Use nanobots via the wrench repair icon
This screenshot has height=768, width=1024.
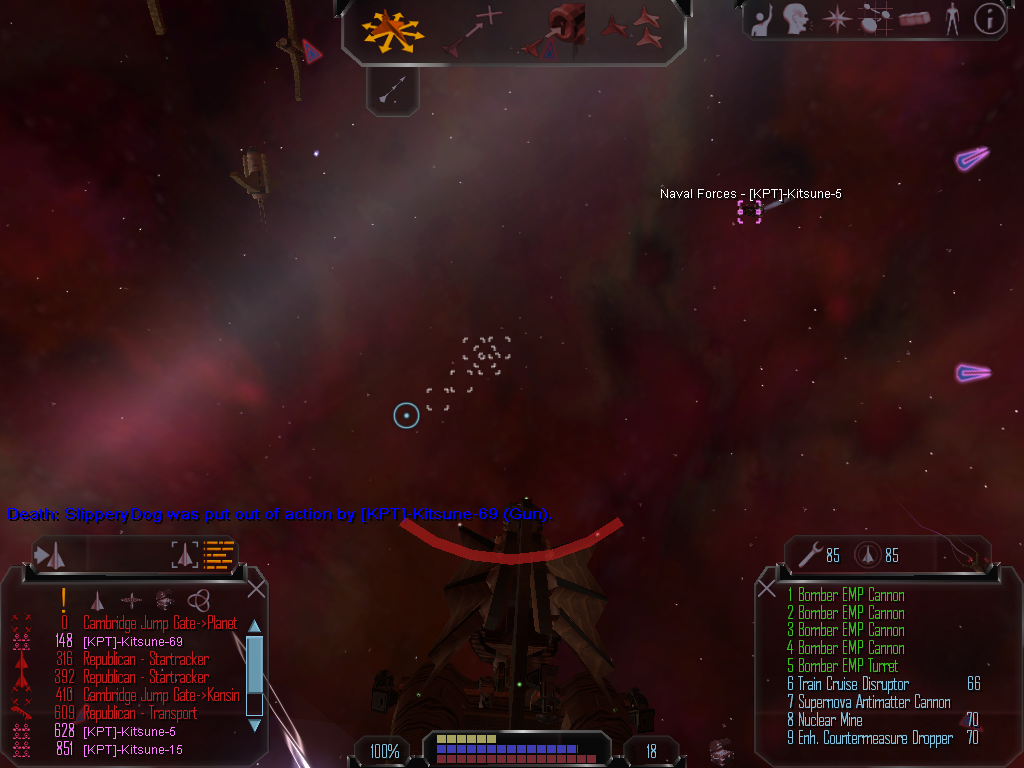[x=809, y=554]
